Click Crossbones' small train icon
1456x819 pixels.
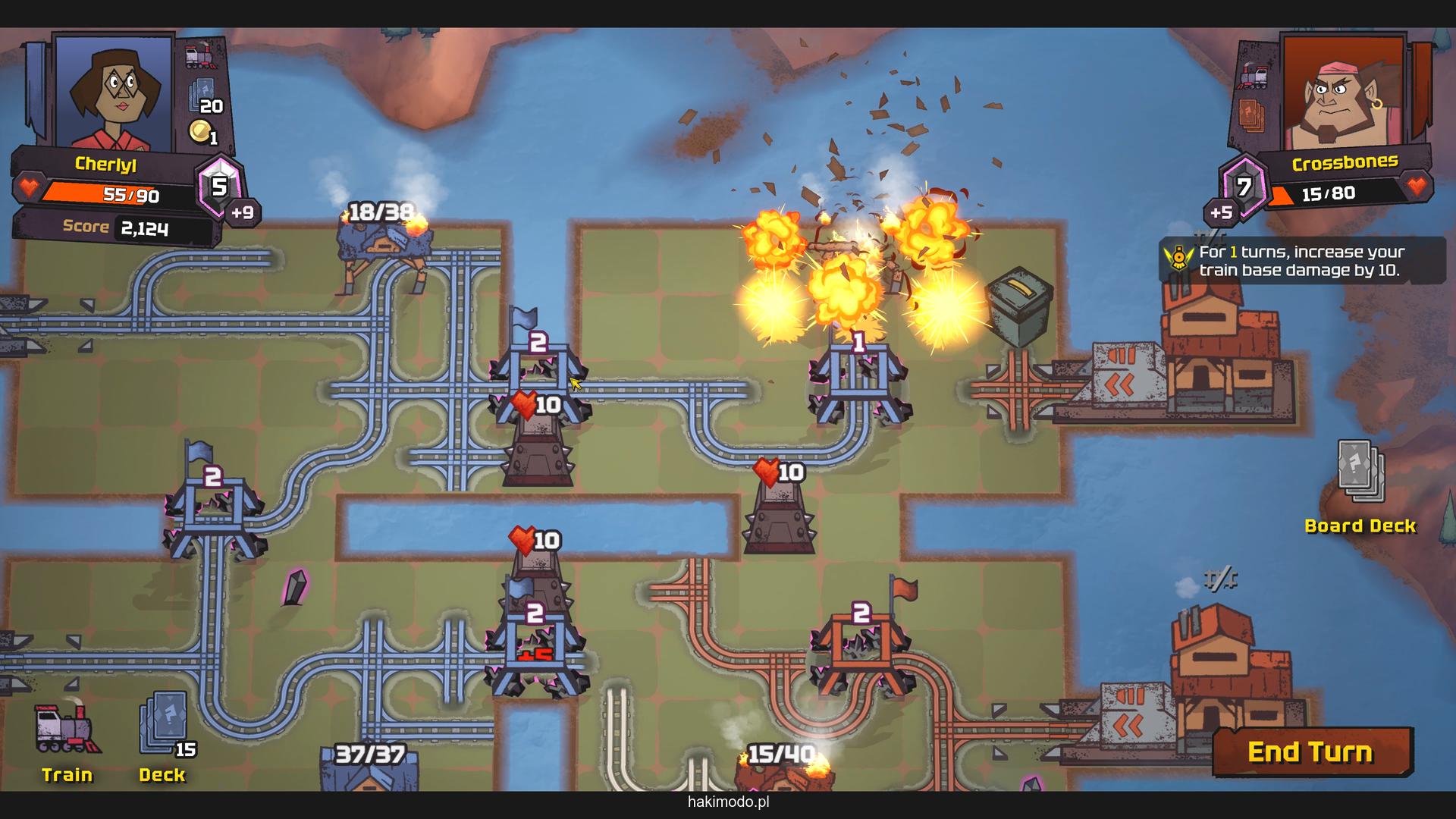coord(1254,76)
